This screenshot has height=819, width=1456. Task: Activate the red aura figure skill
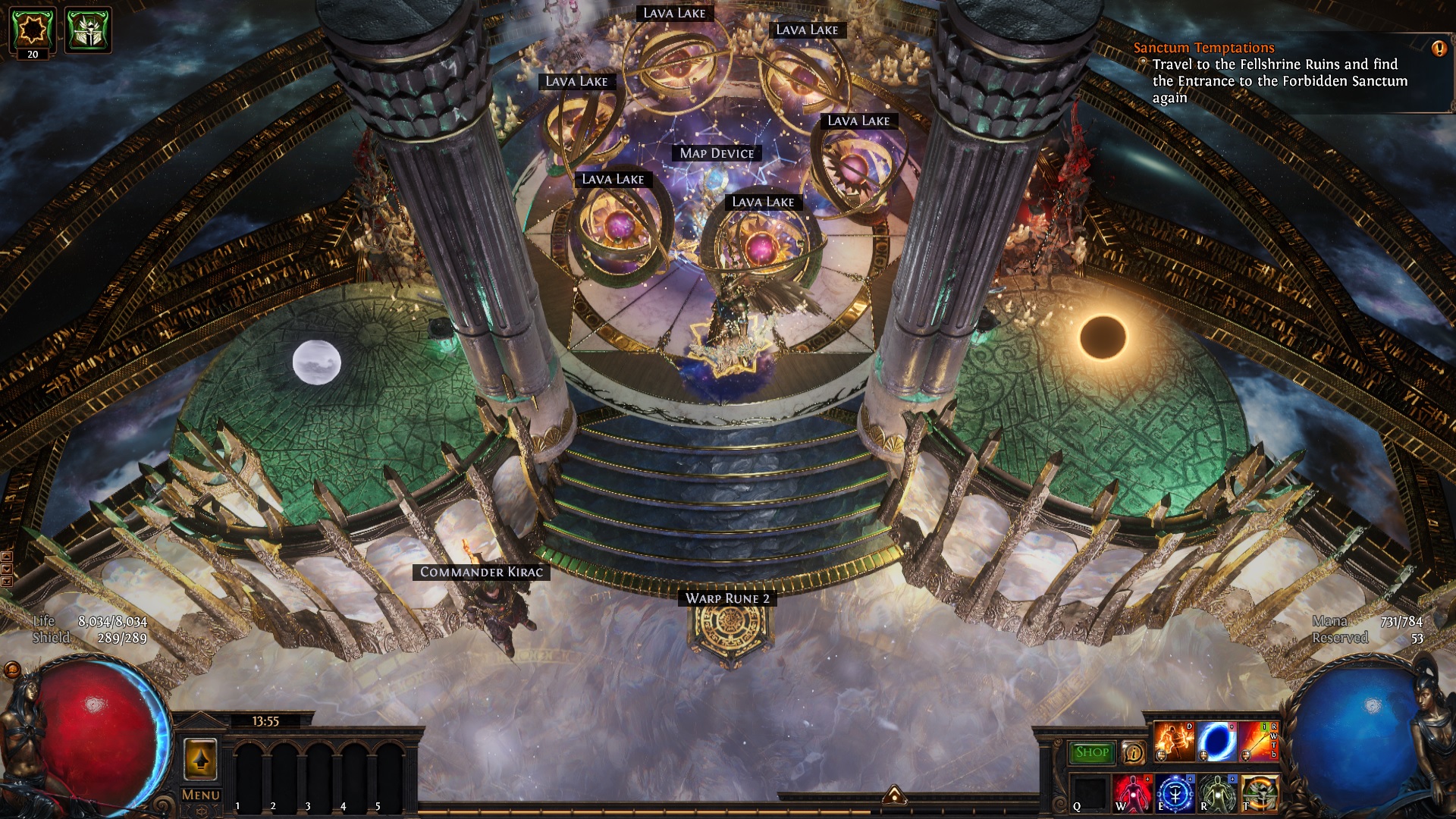tap(1132, 795)
